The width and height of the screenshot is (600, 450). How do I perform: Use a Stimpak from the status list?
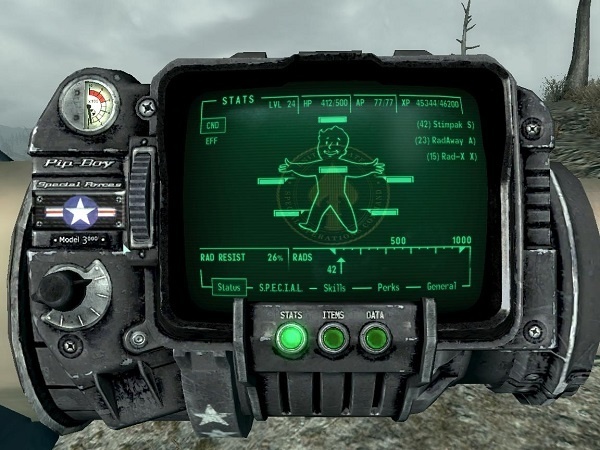[x=443, y=126]
